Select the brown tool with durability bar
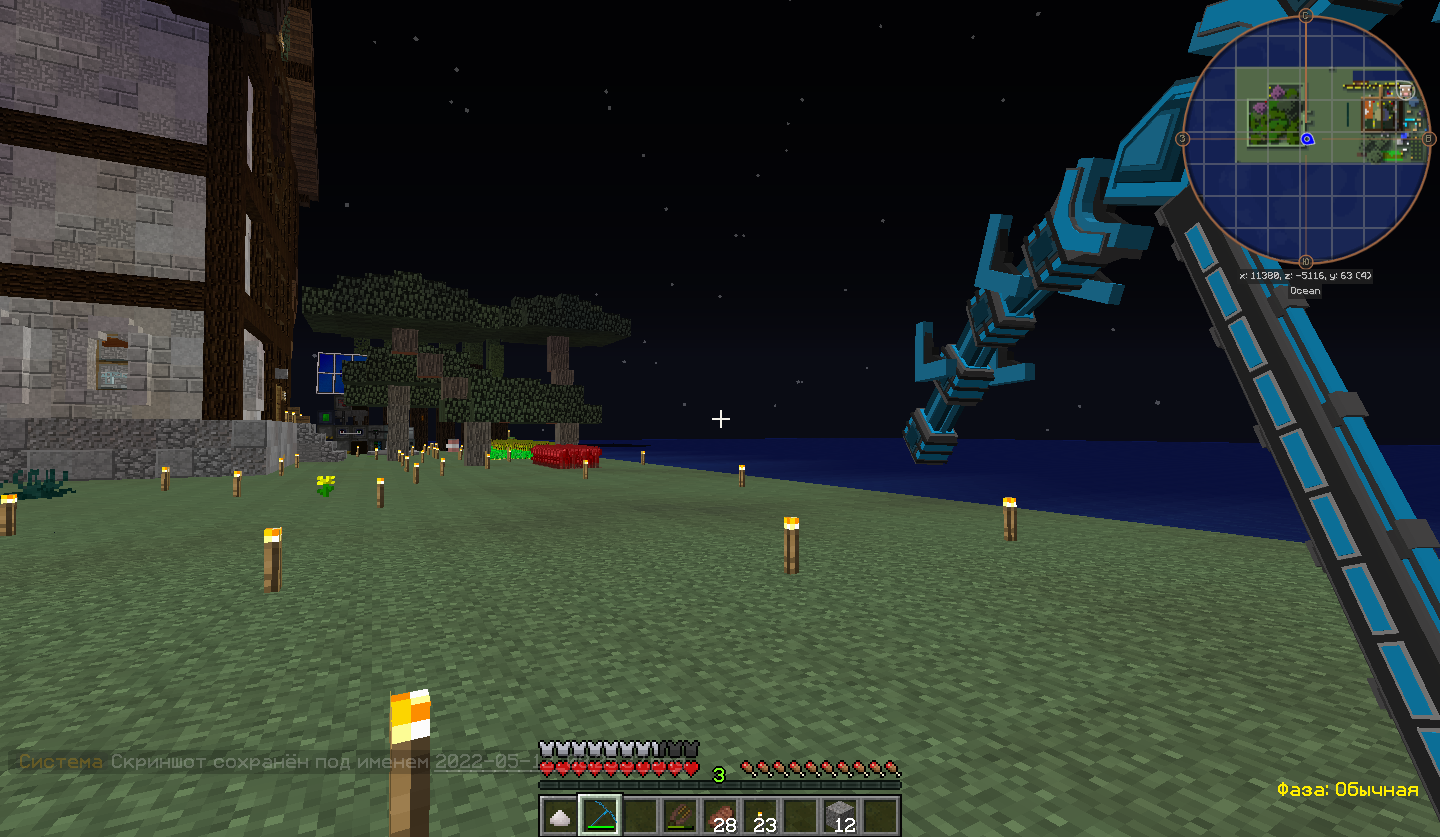Viewport: 1440px width, 837px height. pos(681,815)
